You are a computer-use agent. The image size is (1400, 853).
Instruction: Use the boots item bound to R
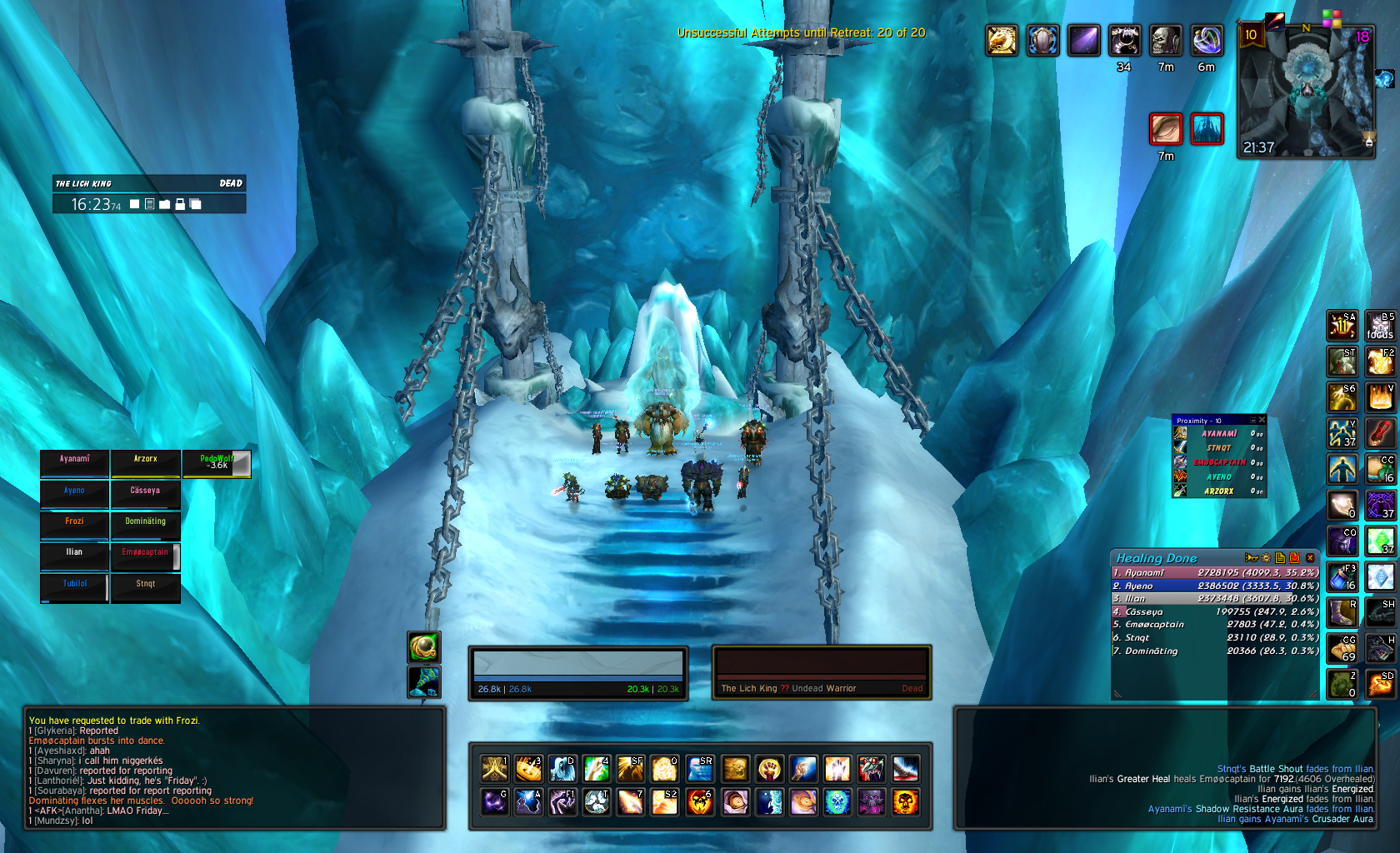click(x=1342, y=612)
